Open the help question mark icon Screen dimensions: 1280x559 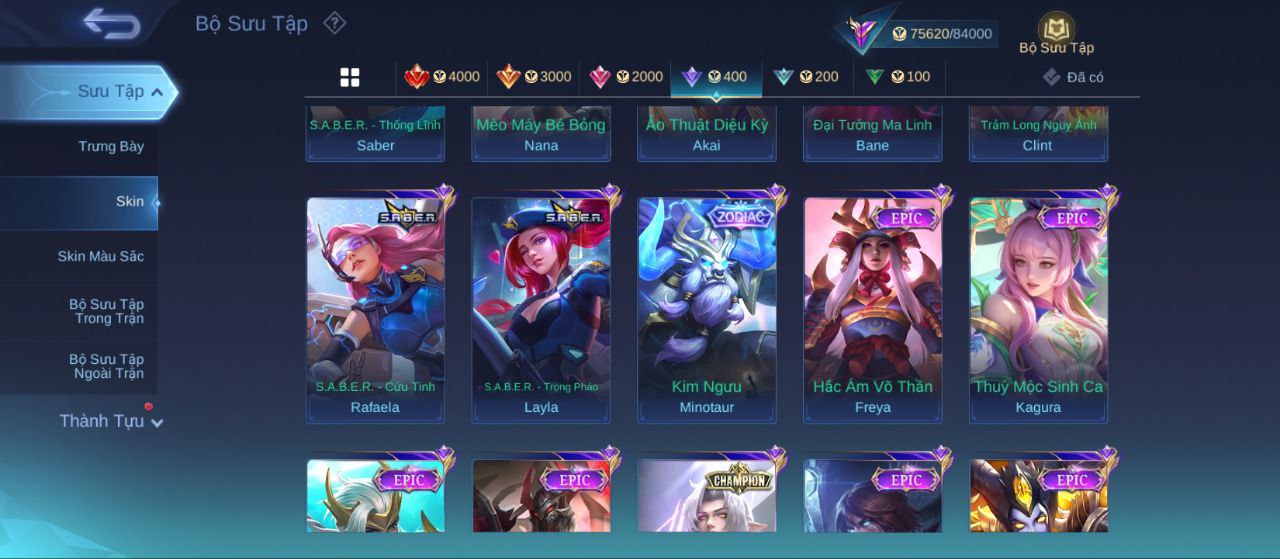coord(335,23)
